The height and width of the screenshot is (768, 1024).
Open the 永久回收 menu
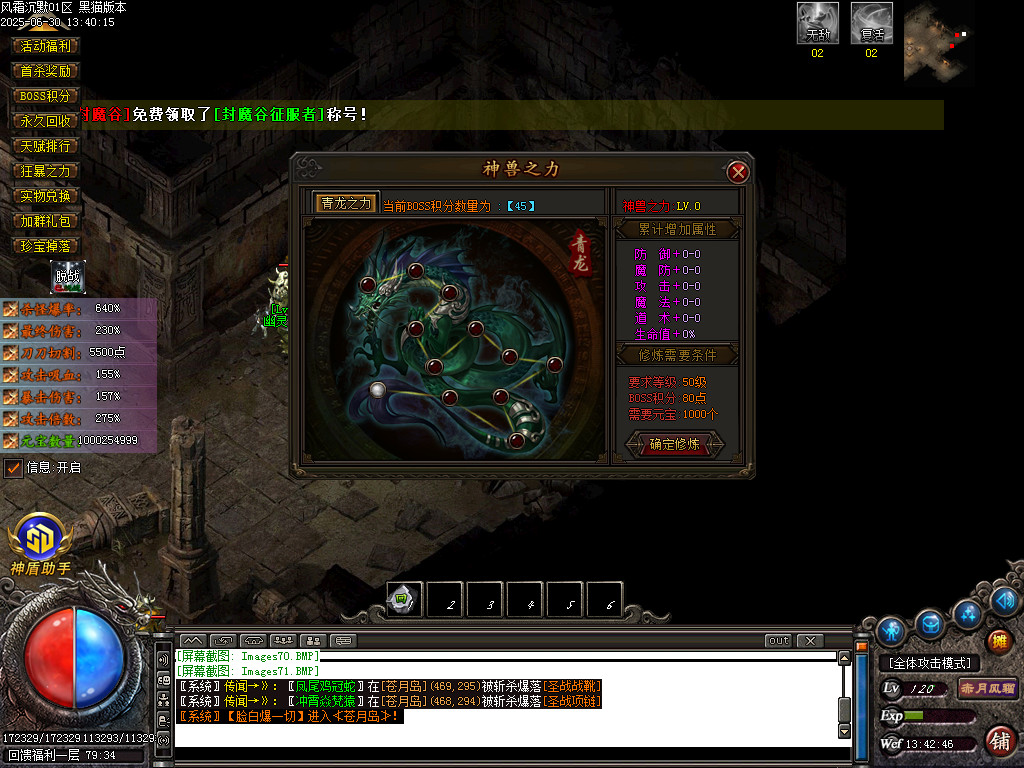pos(47,121)
